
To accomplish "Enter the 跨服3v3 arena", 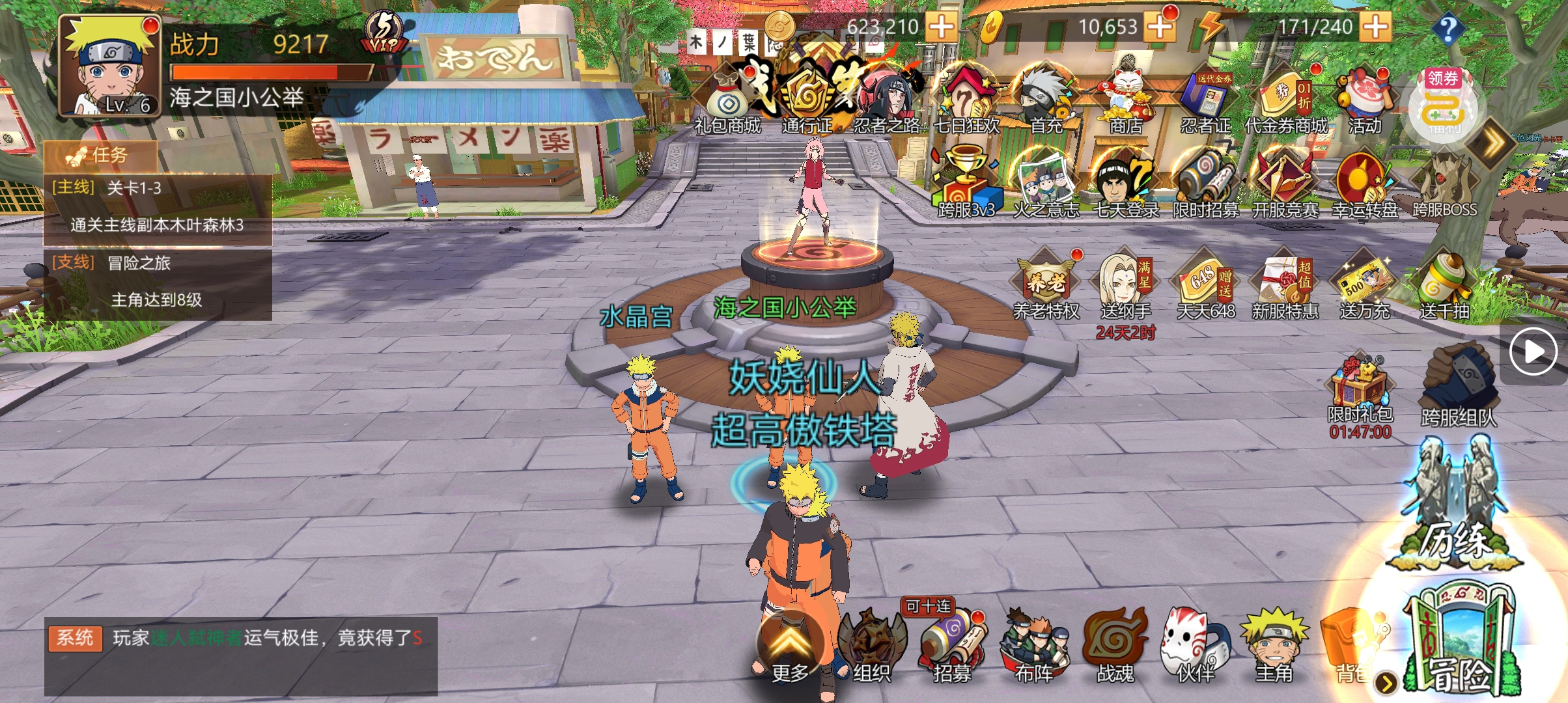I will point(966,186).
